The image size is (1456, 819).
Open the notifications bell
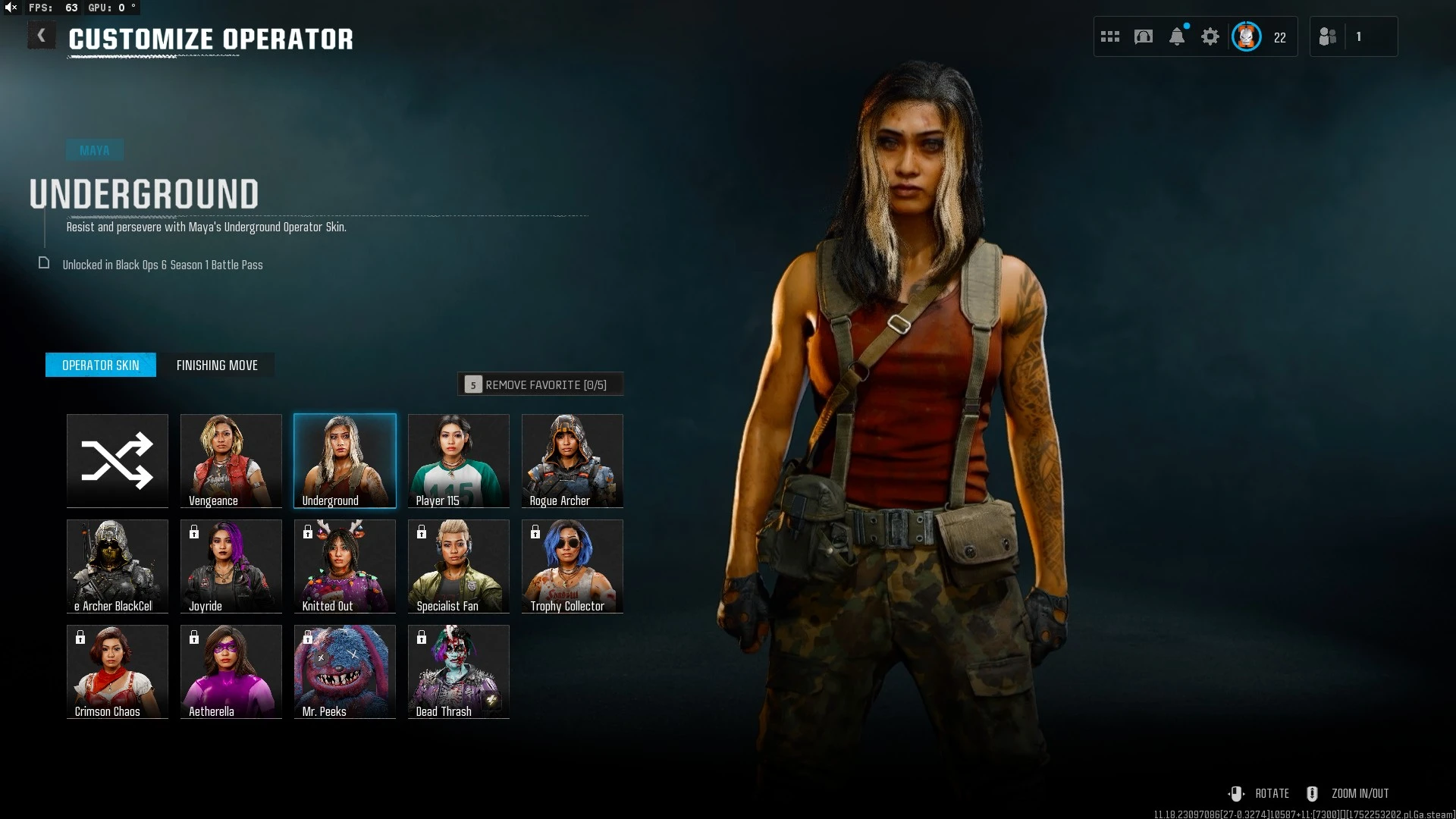[1177, 36]
